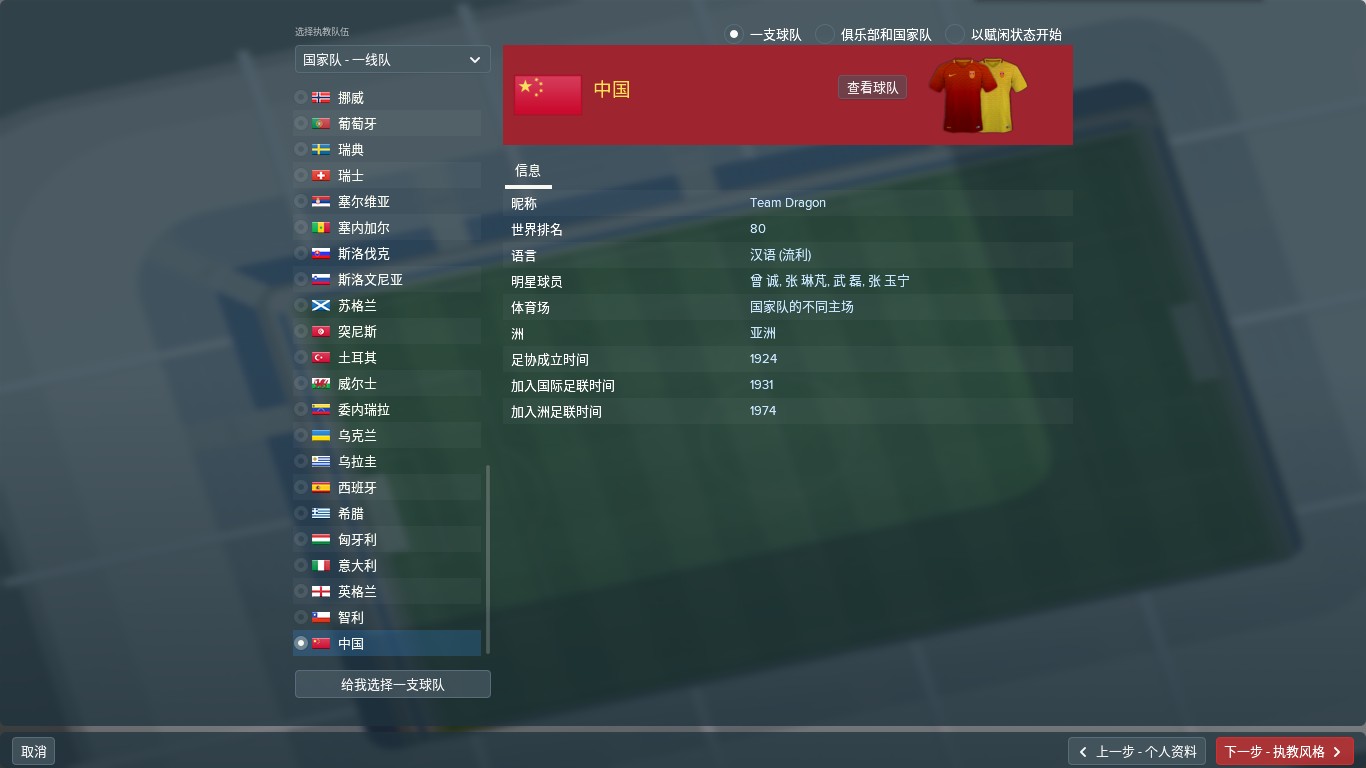Select the 俱乐部和国家队 radio option
The width and height of the screenshot is (1366, 768).
pos(825,33)
